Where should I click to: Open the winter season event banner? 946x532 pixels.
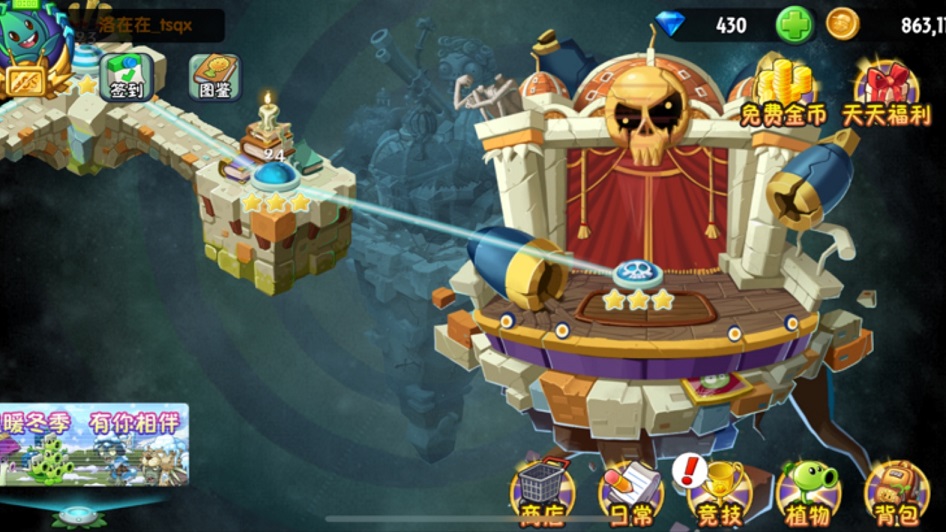click(94, 444)
